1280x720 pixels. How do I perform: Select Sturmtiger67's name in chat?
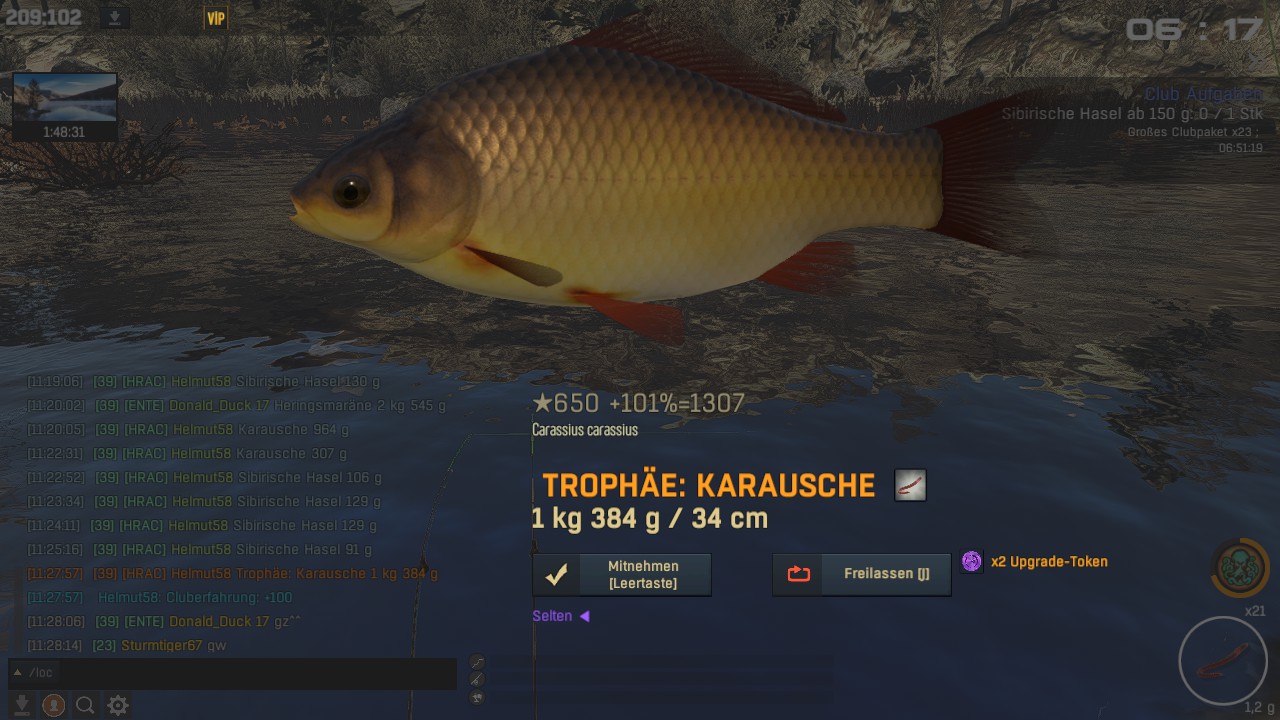tap(161, 646)
